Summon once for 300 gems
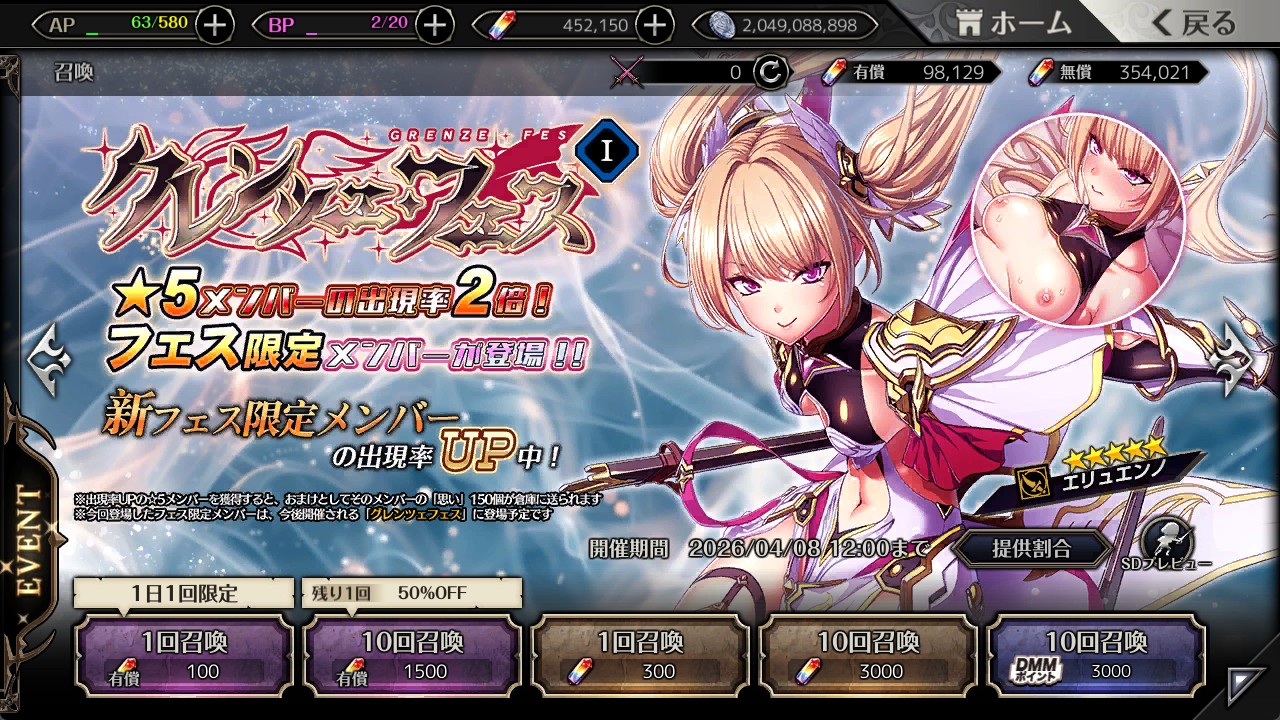This screenshot has height=720, width=1280. click(640, 656)
